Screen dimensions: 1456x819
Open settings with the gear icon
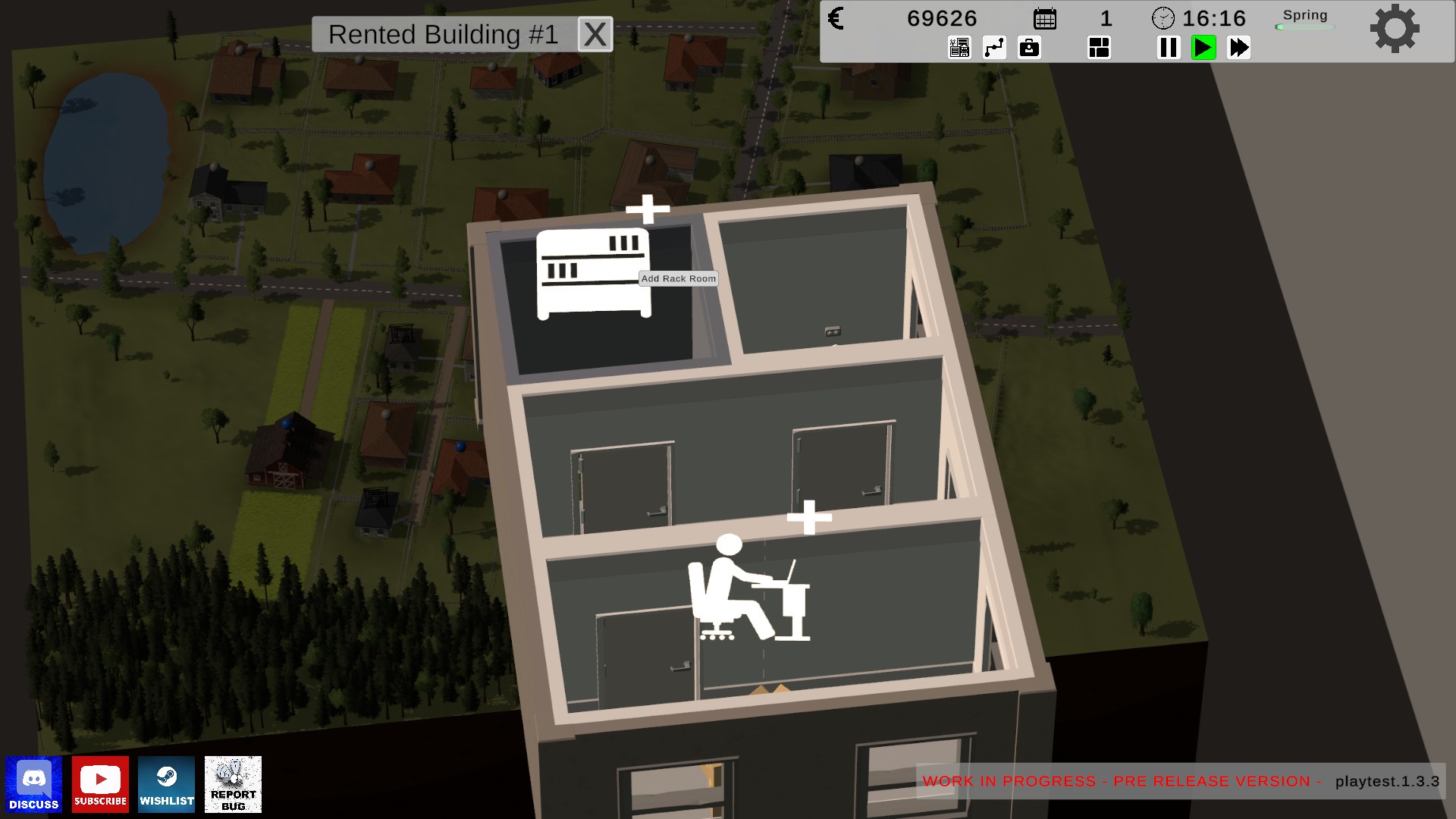[1394, 29]
